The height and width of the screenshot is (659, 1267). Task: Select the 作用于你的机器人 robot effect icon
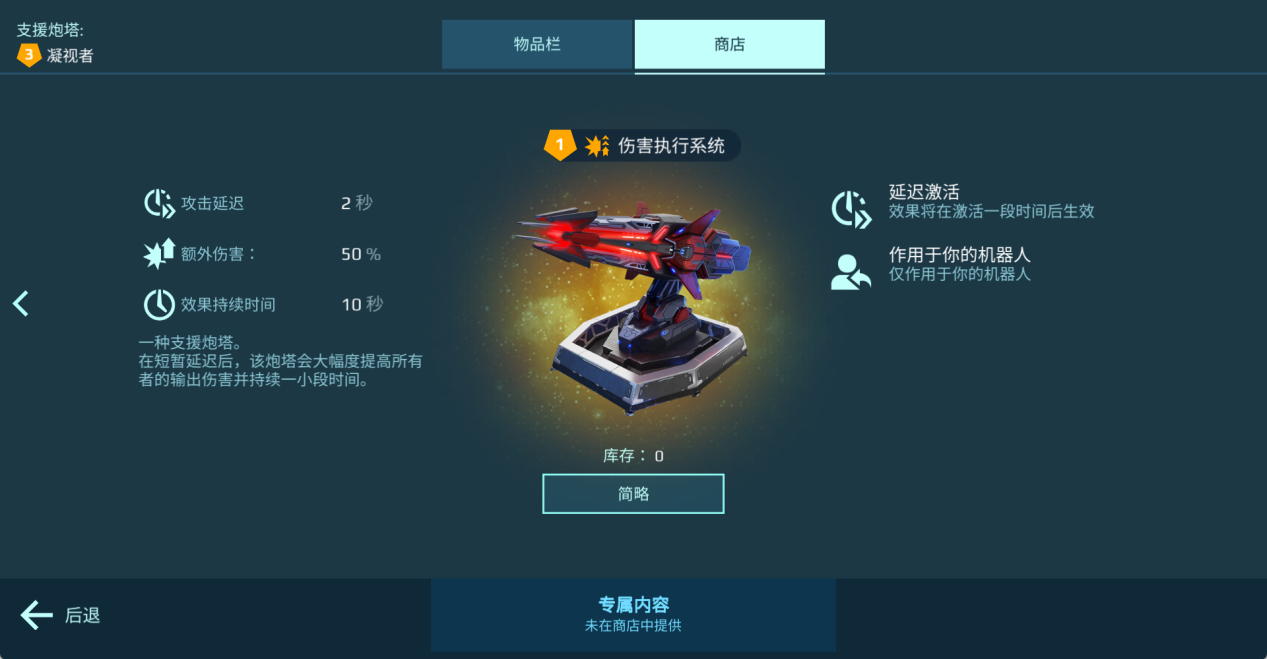[851, 272]
